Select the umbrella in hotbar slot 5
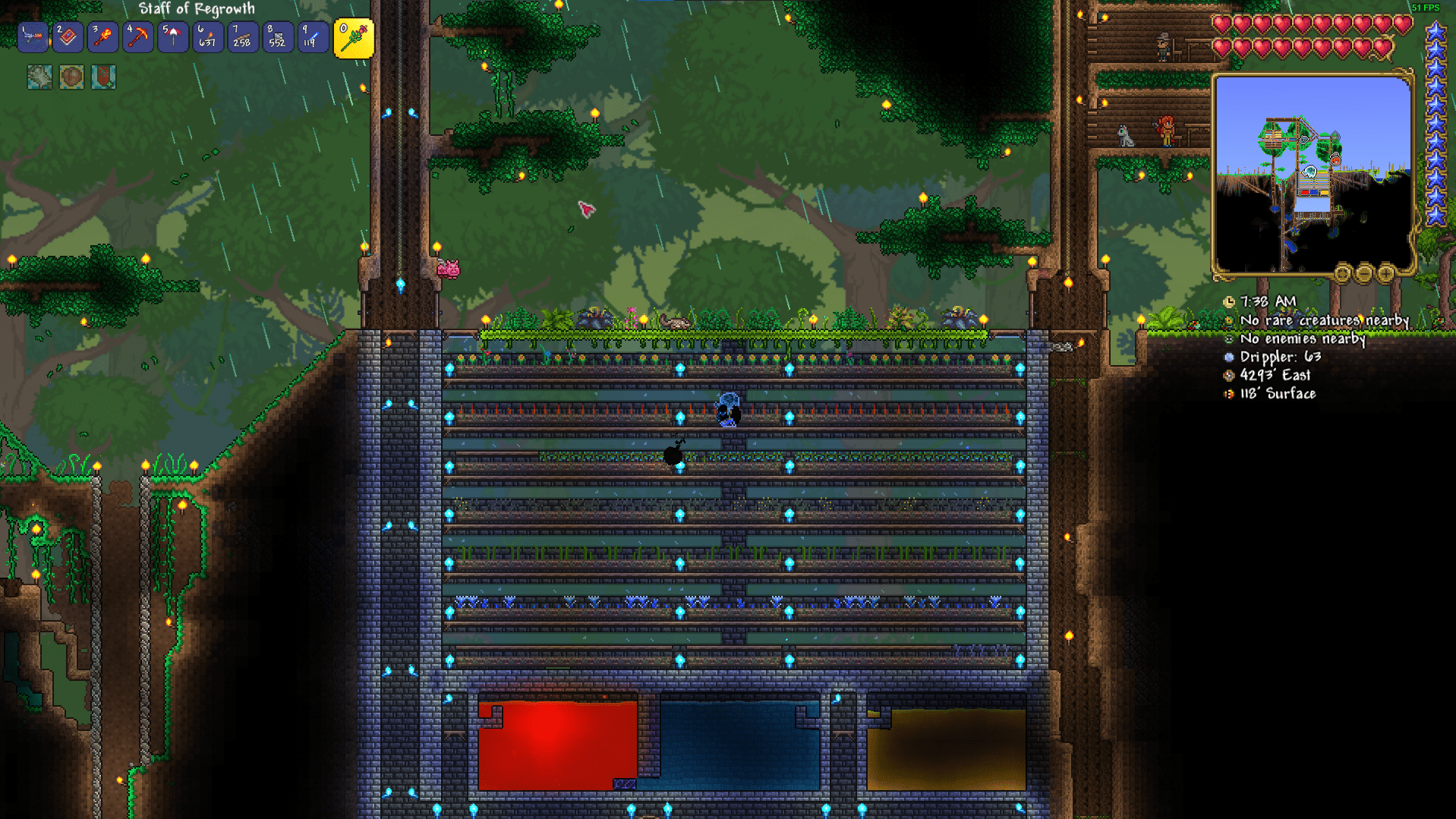 (x=172, y=36)
